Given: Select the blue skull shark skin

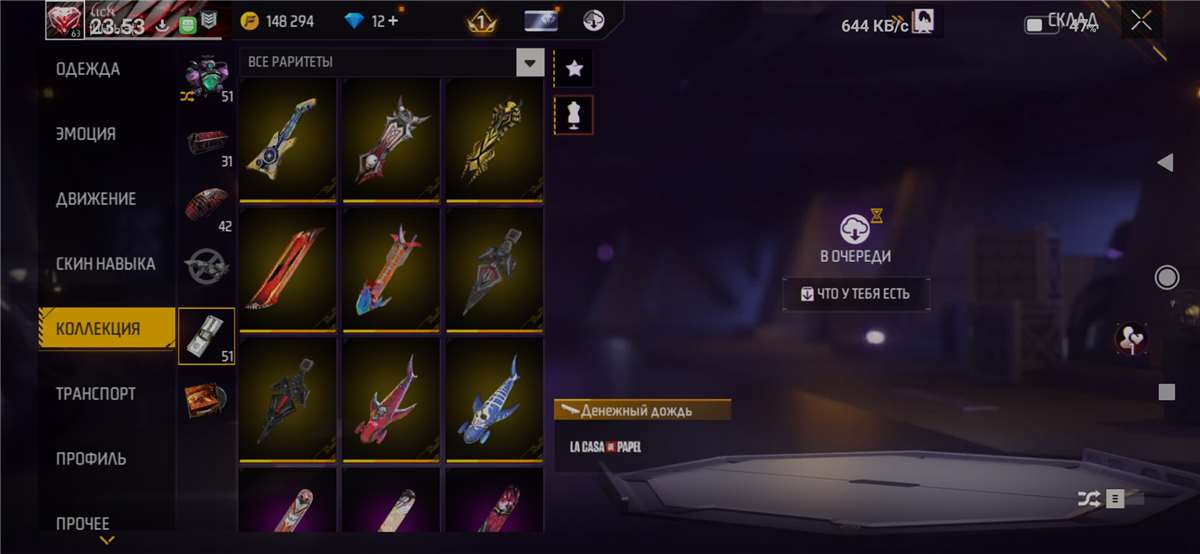Looking at the screenshot, I should [494, 399].
